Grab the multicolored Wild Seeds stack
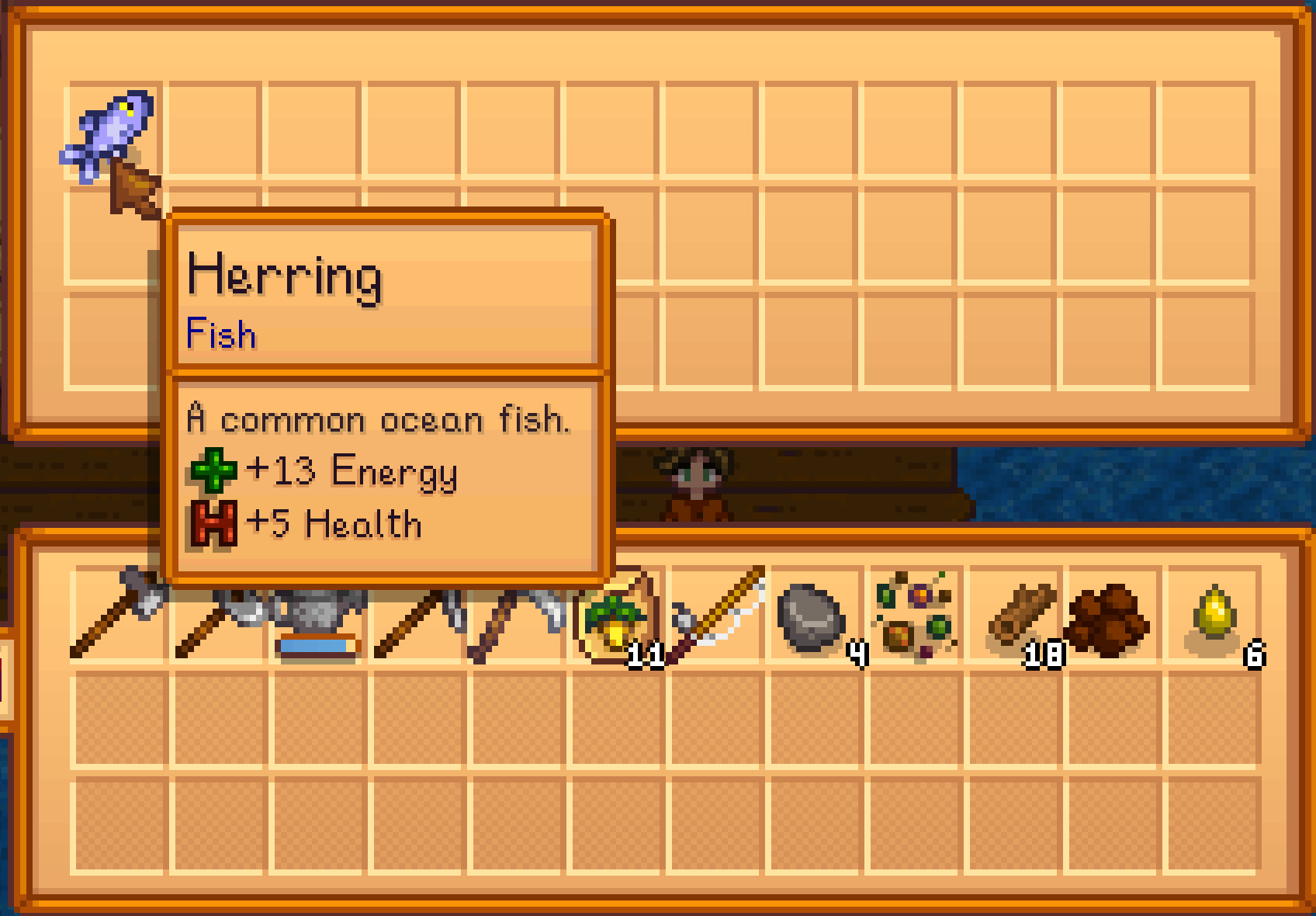 (916, 617)
